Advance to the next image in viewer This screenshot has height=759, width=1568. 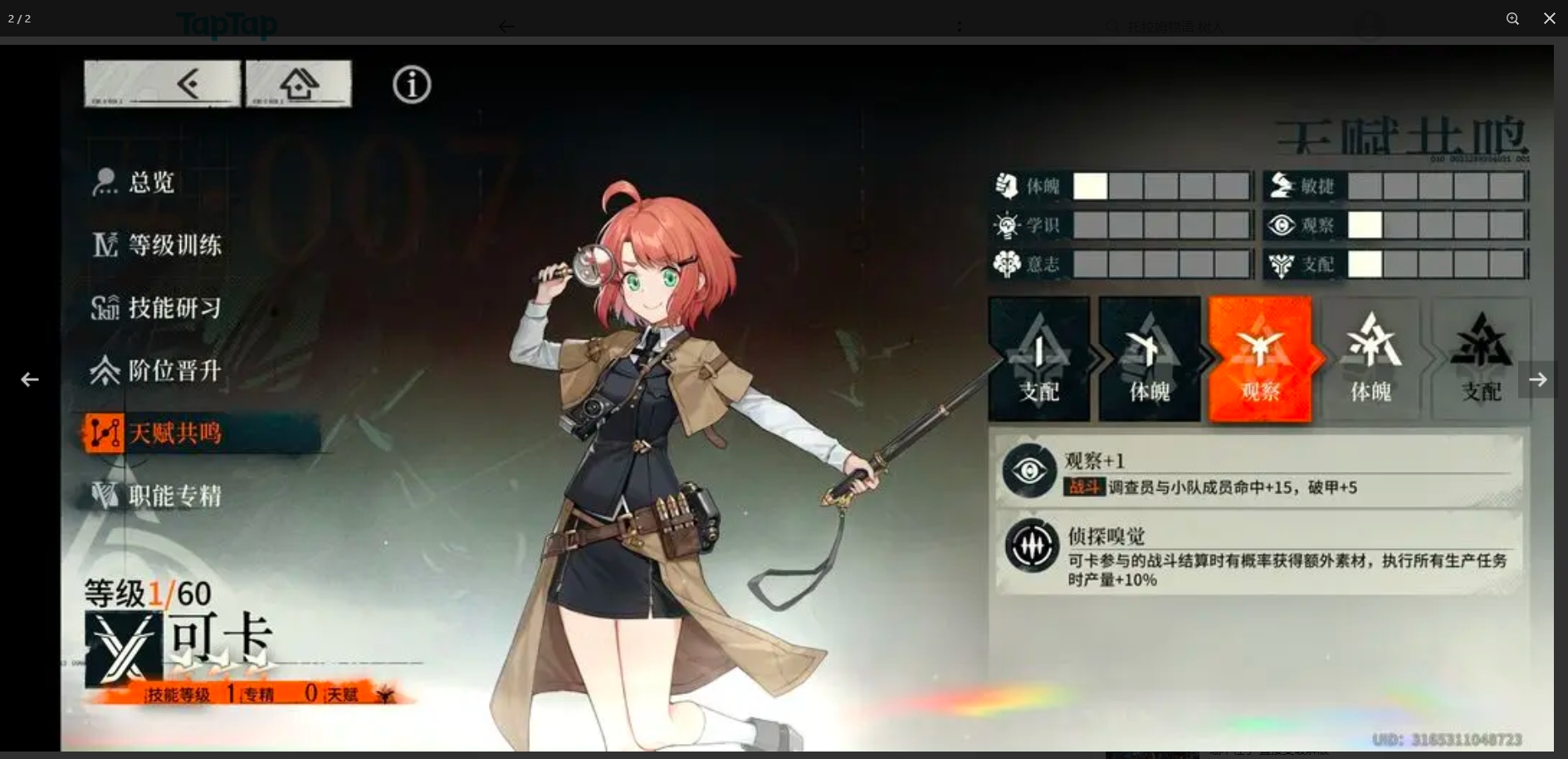tap(1537, 379)
